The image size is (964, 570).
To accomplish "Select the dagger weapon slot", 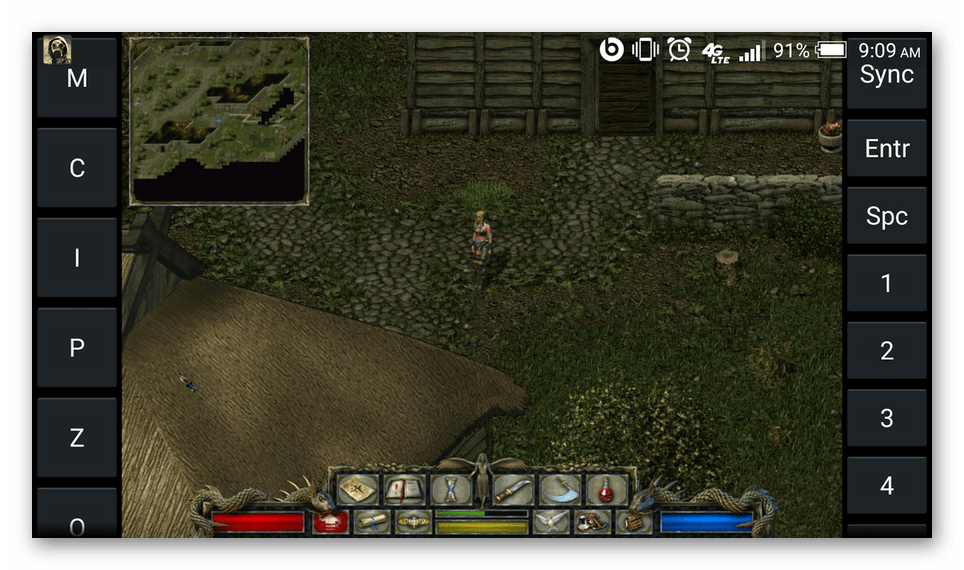I will coord(513,489).
